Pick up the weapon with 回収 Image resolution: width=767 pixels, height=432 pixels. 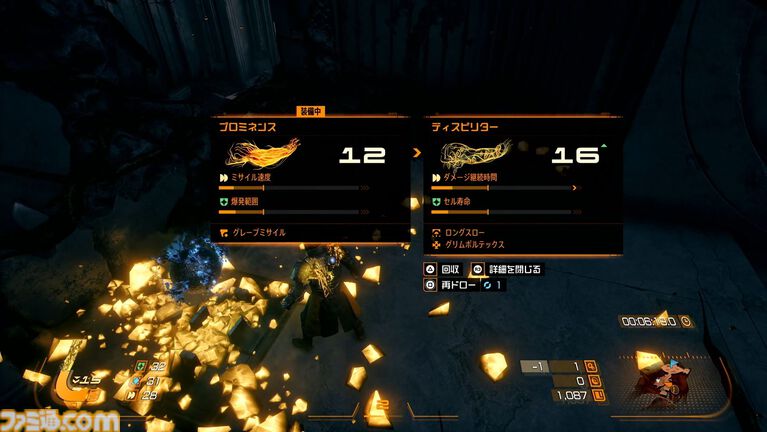click(442, 269)
